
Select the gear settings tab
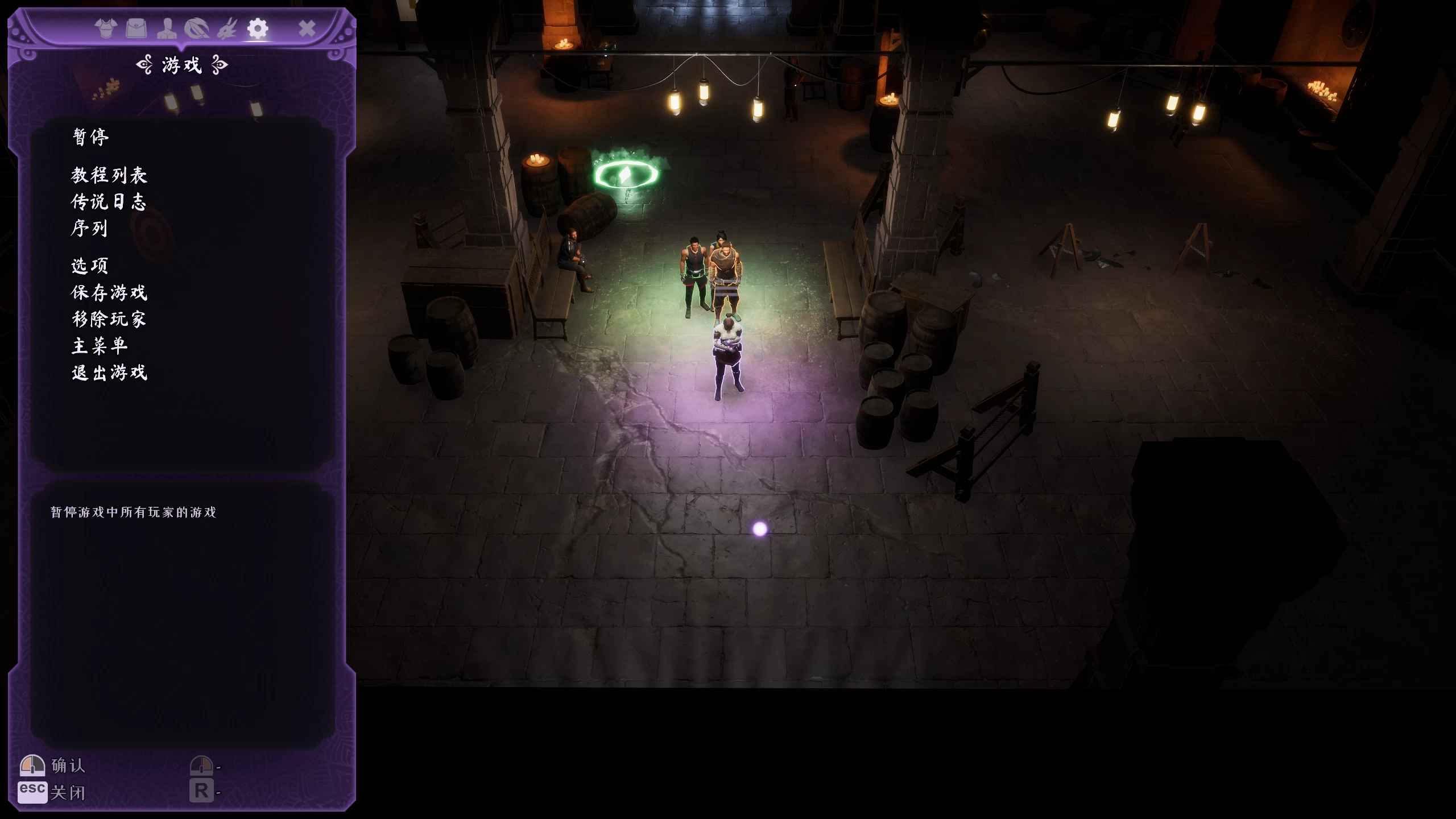tap(258, 28)
